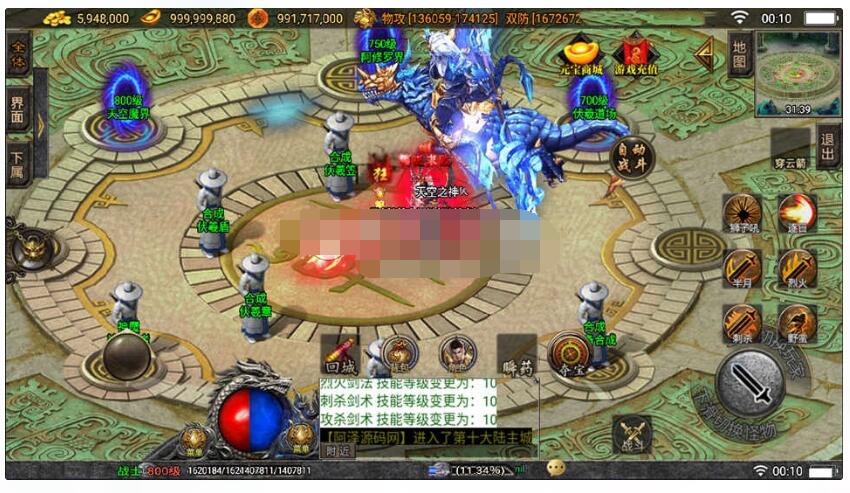Viewport: 850px width, 493px height.
Task: Hit the large sword attack button
Action: [749, 382]
